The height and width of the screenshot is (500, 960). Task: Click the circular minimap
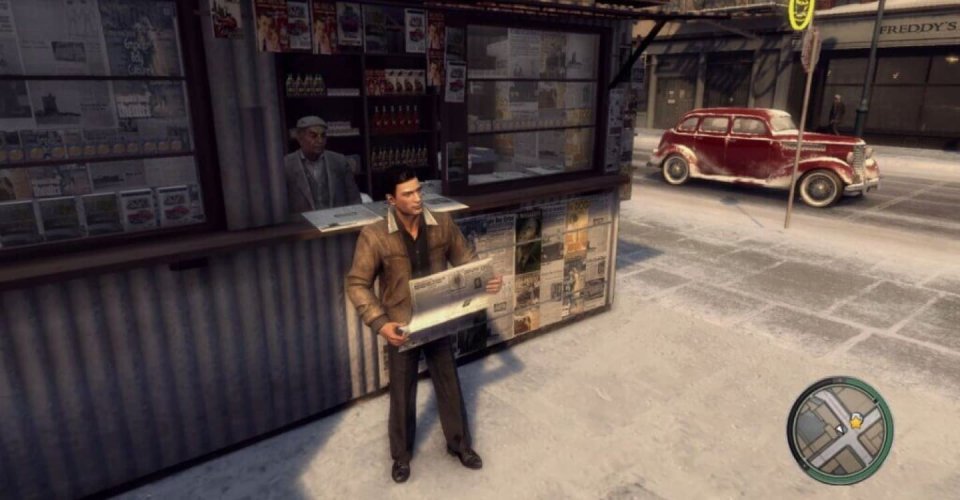pos(839,431)
